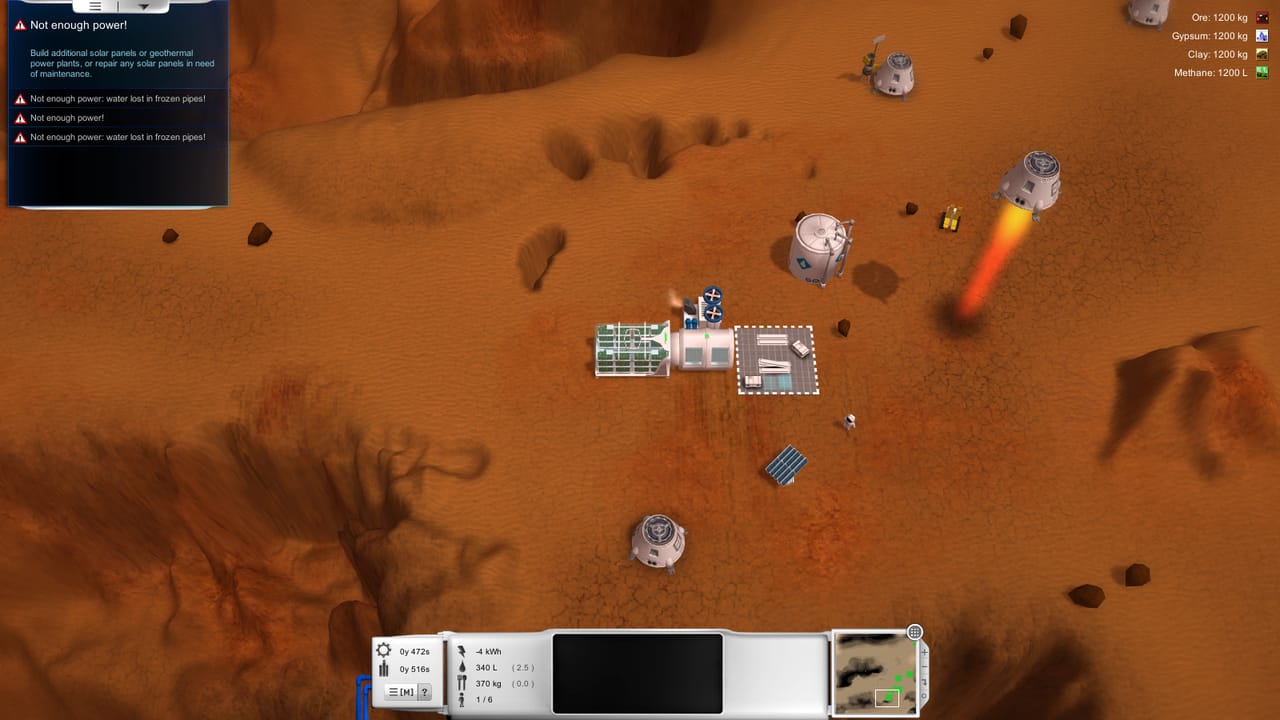Select the colonist icon showing 1/6

461,699
